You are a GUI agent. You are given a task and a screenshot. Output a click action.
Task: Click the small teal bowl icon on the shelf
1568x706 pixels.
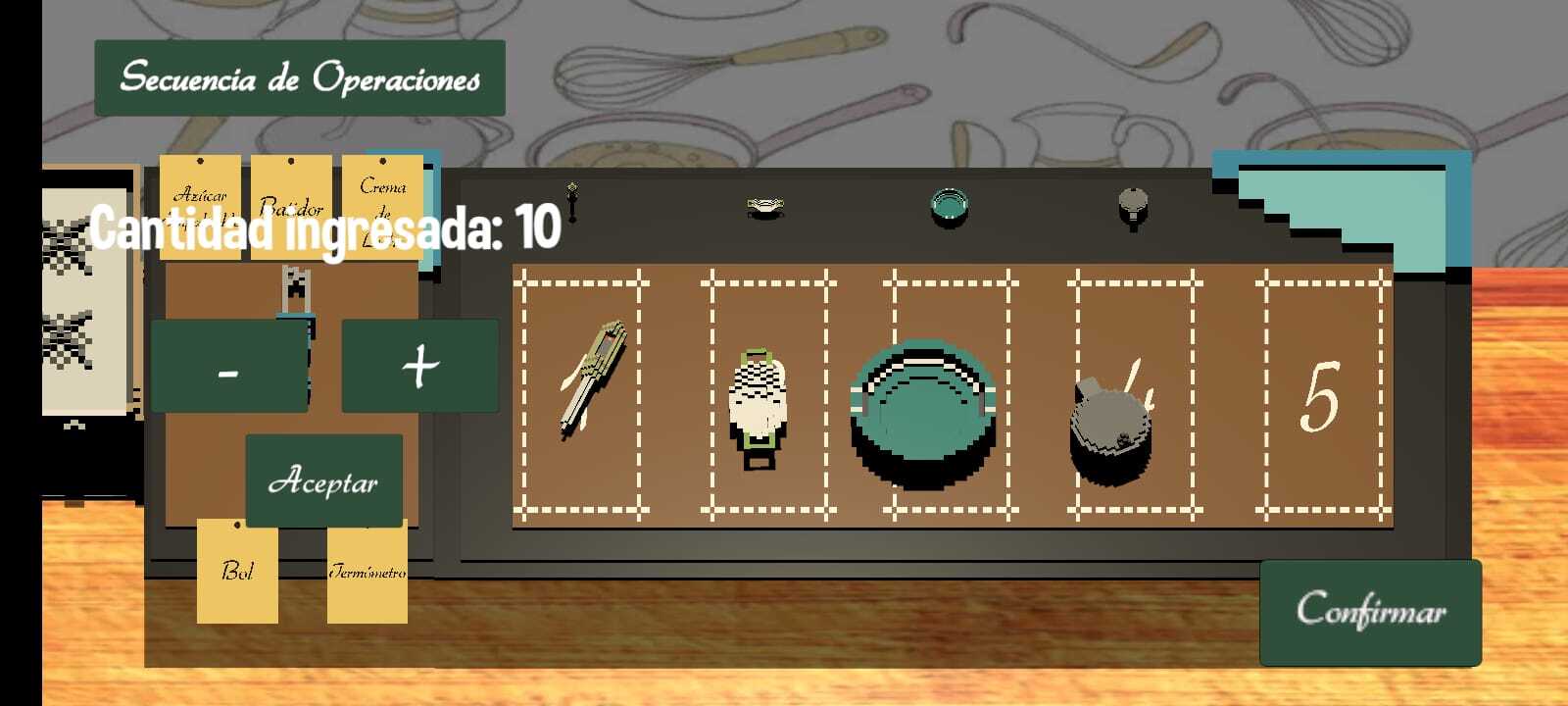947,204
